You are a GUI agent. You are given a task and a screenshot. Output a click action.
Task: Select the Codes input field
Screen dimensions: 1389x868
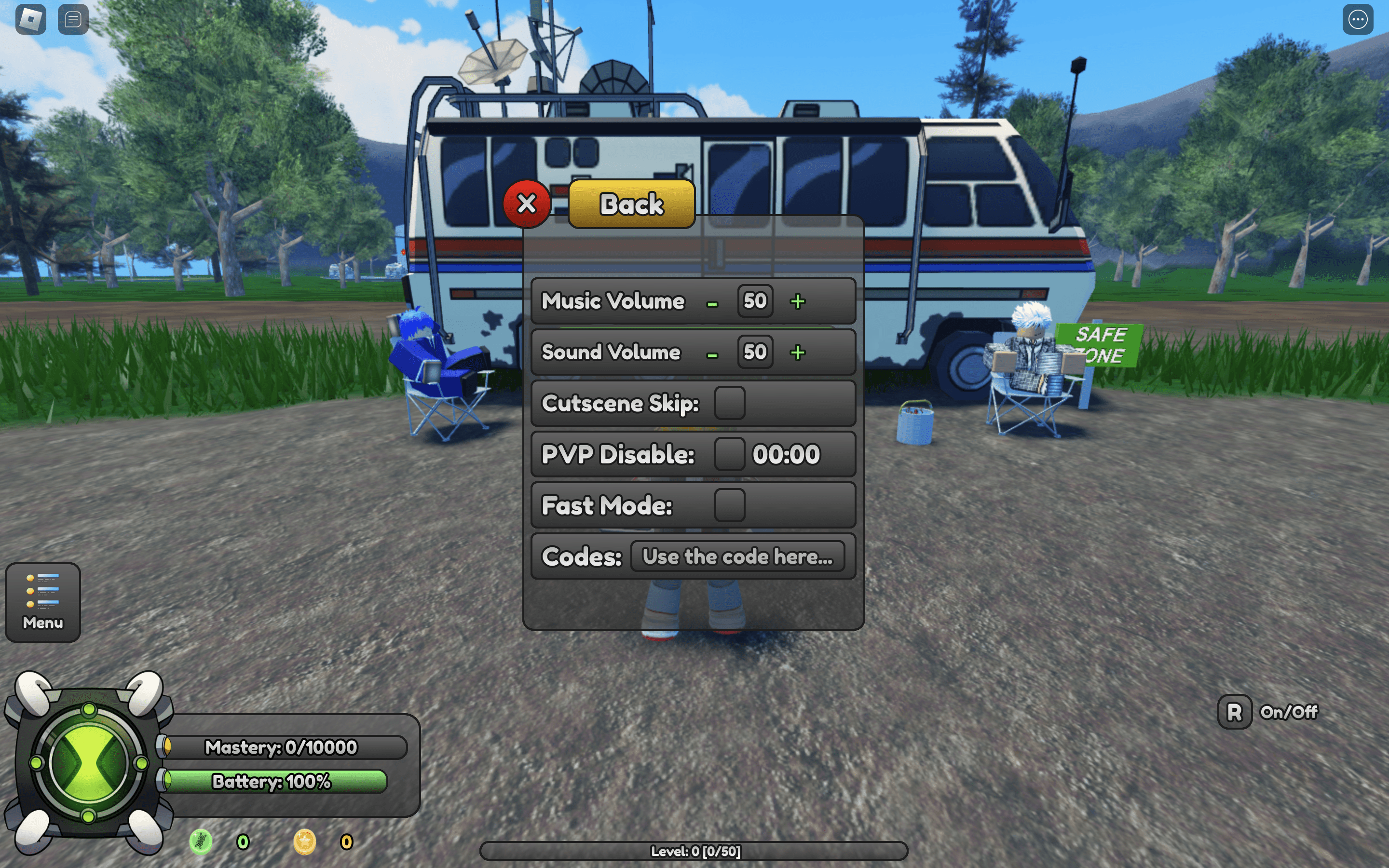(x=737, y=556)
